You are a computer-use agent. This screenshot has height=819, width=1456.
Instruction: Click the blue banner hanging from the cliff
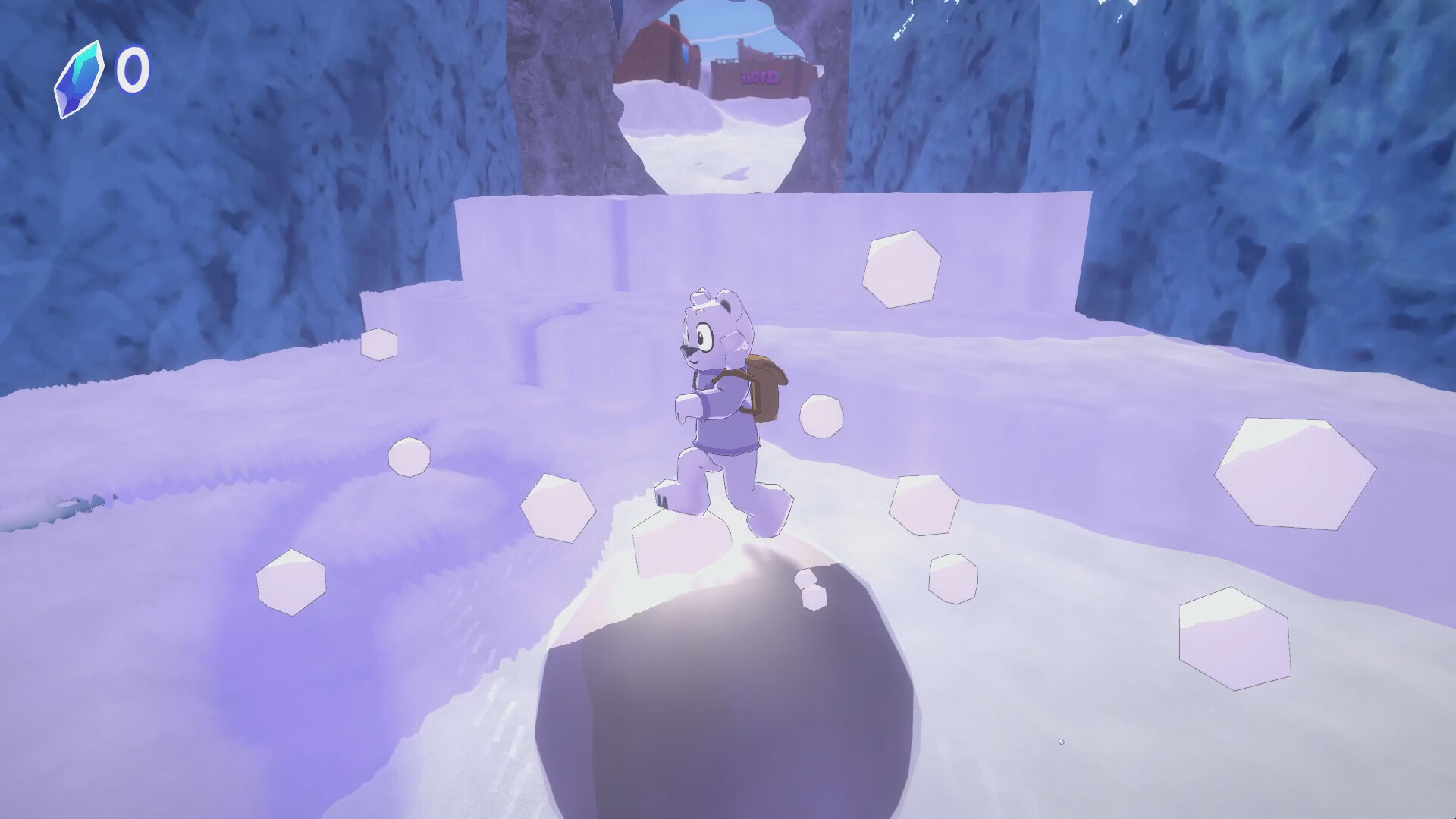[x=686, y=57]
